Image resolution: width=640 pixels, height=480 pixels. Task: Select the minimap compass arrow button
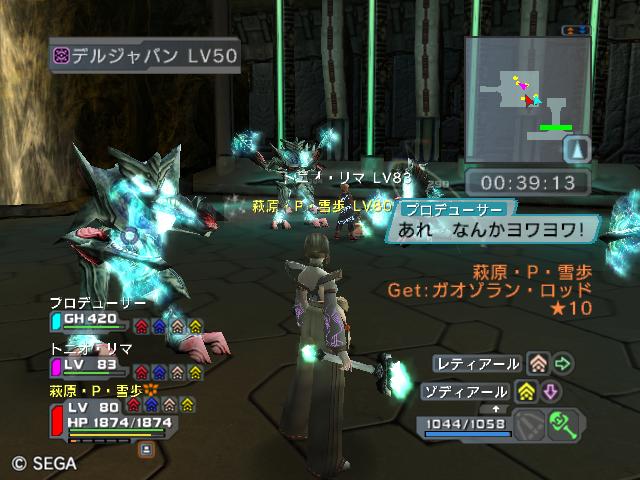(x=578, y=149)
